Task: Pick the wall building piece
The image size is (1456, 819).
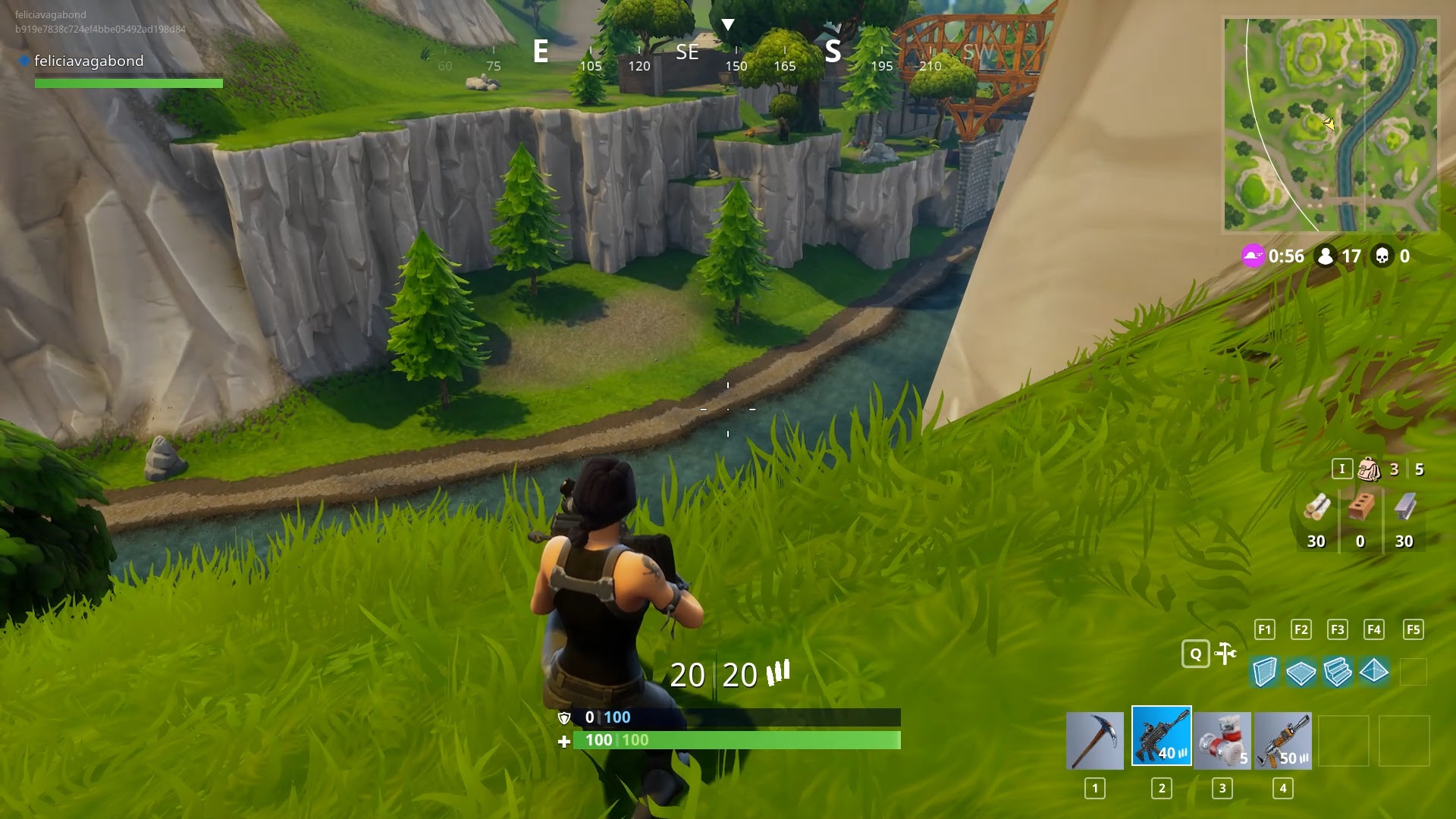Action: [x=1264, y=672]
